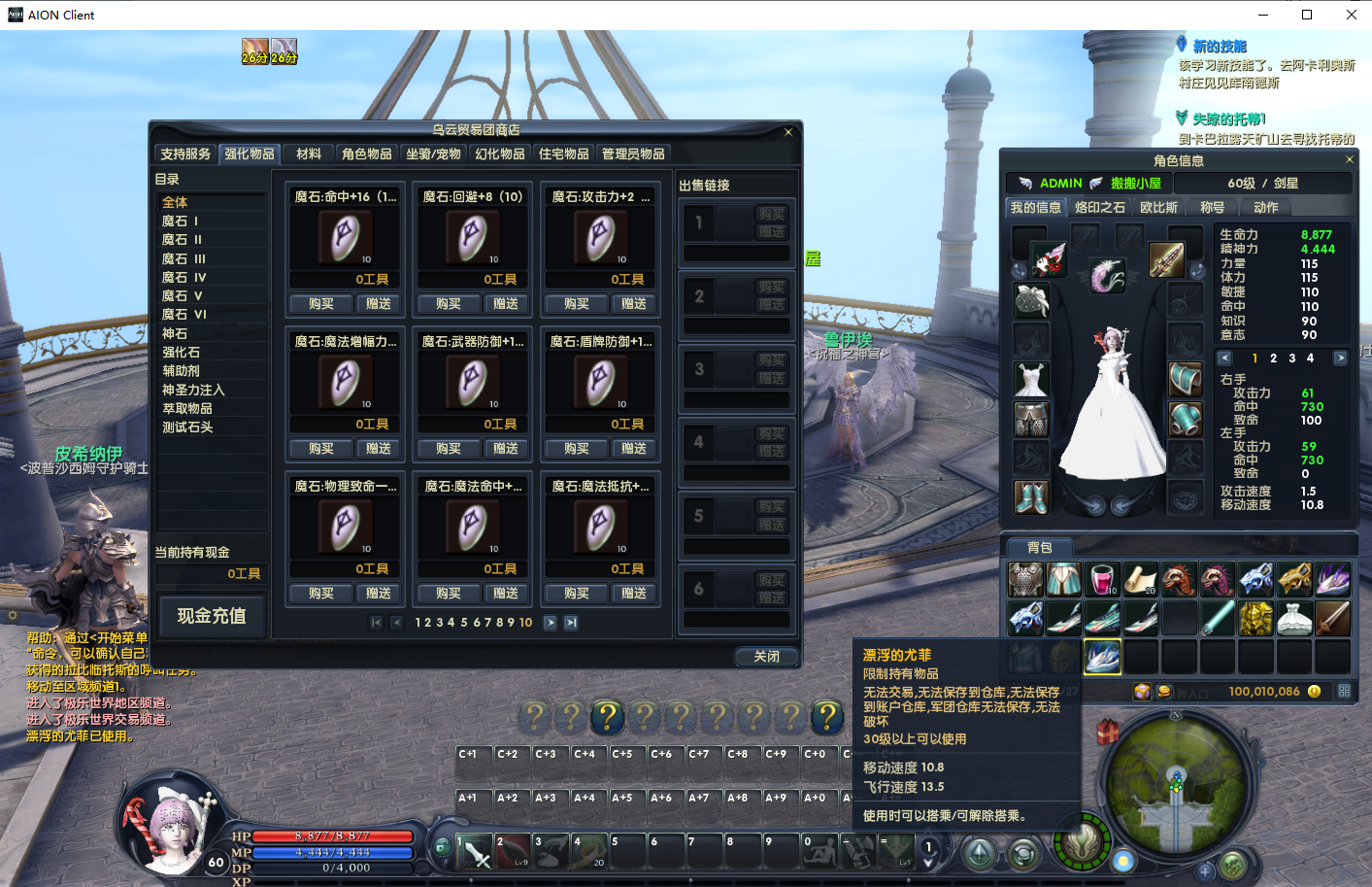Go to shop page 5

(464, 623)
